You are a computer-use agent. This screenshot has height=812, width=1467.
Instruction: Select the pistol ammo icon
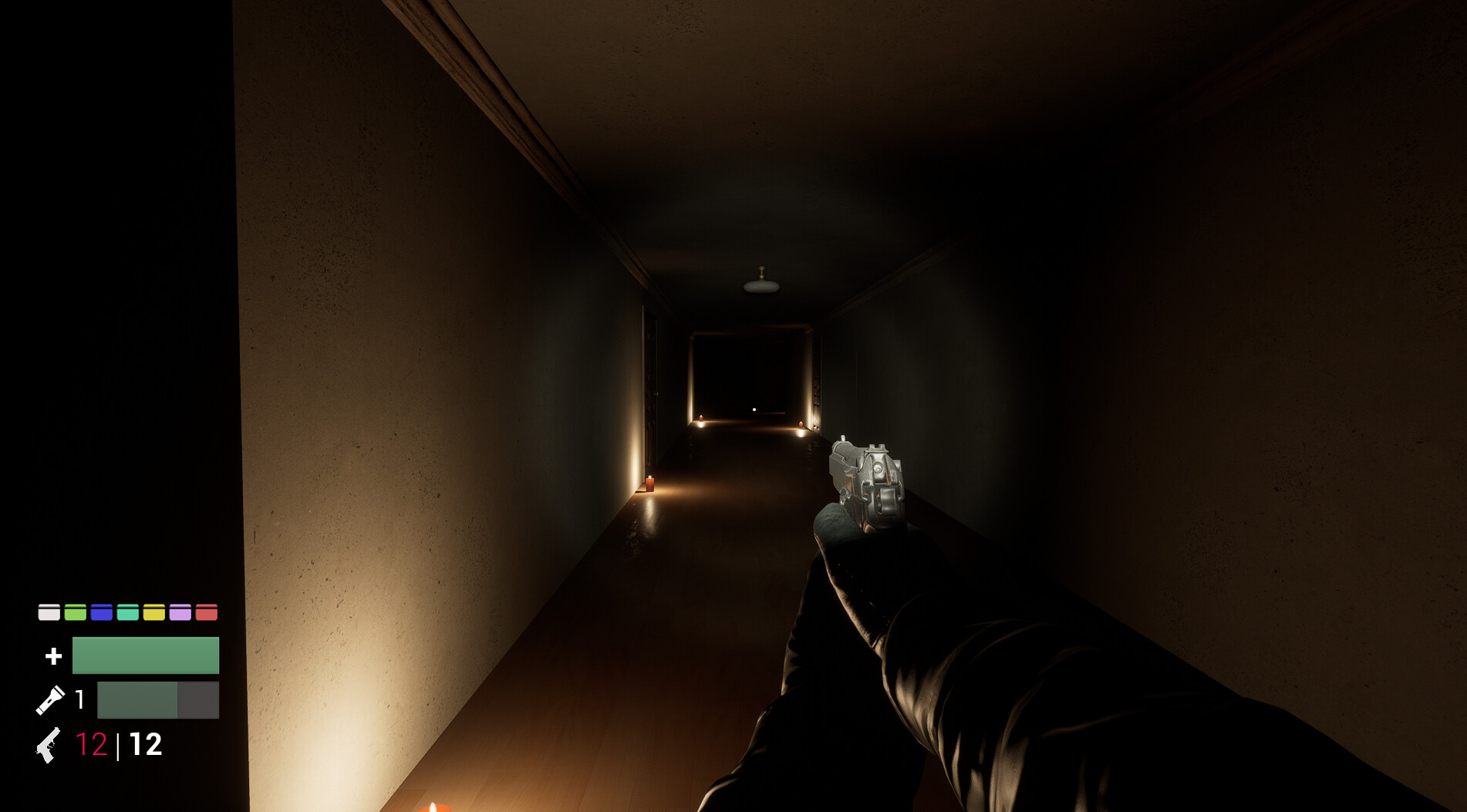point(49,745)
